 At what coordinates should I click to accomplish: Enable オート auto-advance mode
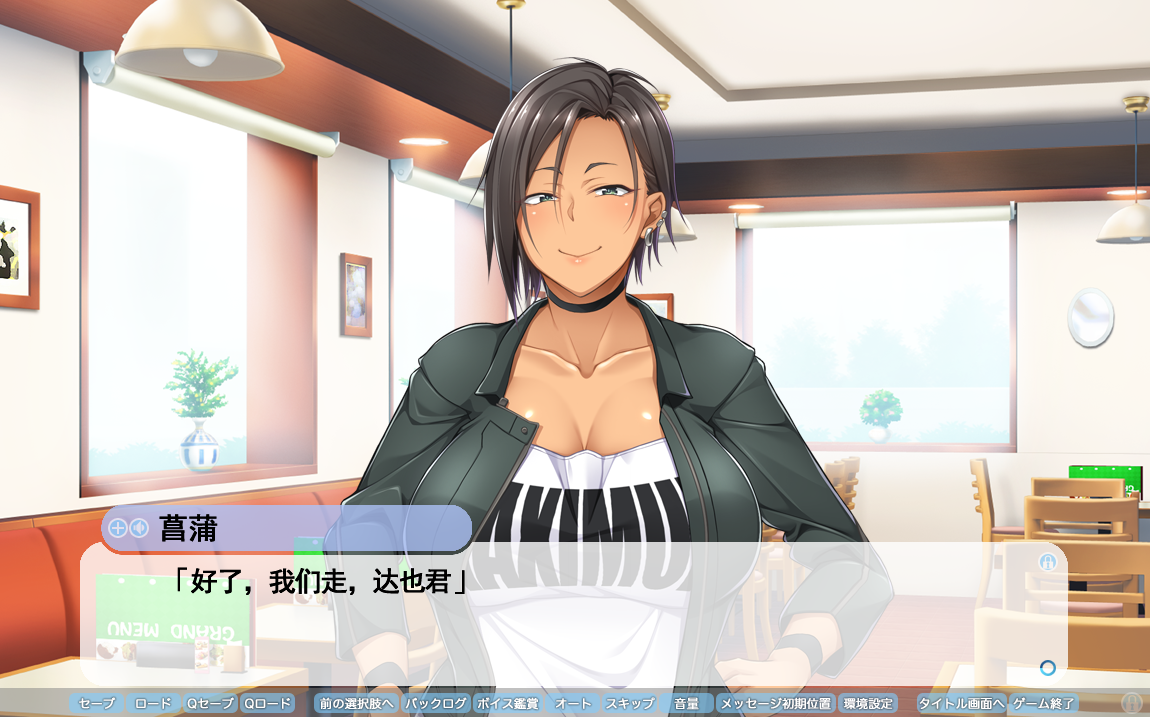coord(573,704)
